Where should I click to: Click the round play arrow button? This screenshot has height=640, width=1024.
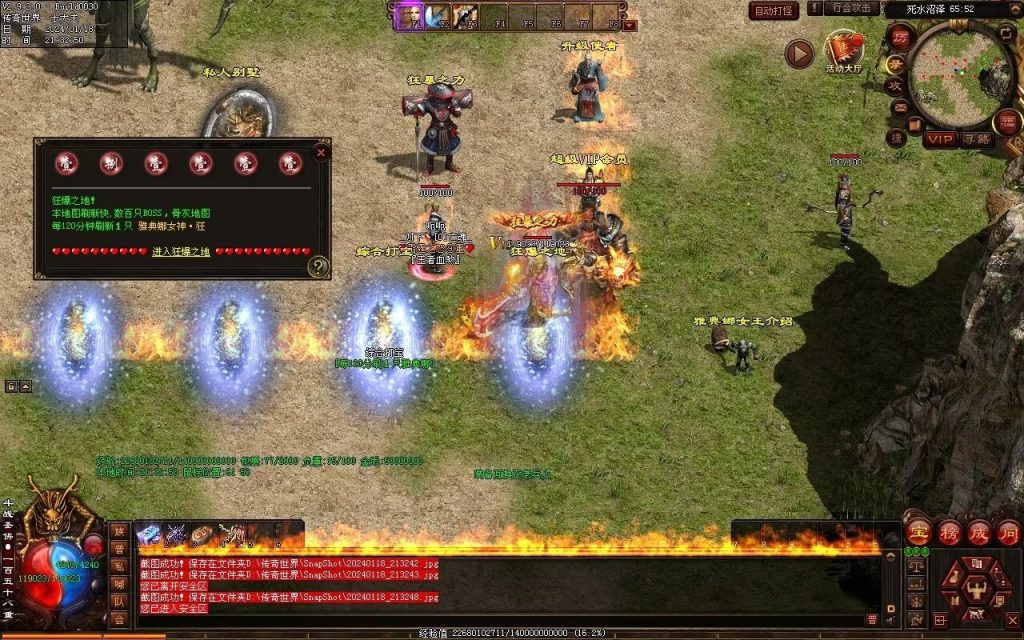pos(798,53)
